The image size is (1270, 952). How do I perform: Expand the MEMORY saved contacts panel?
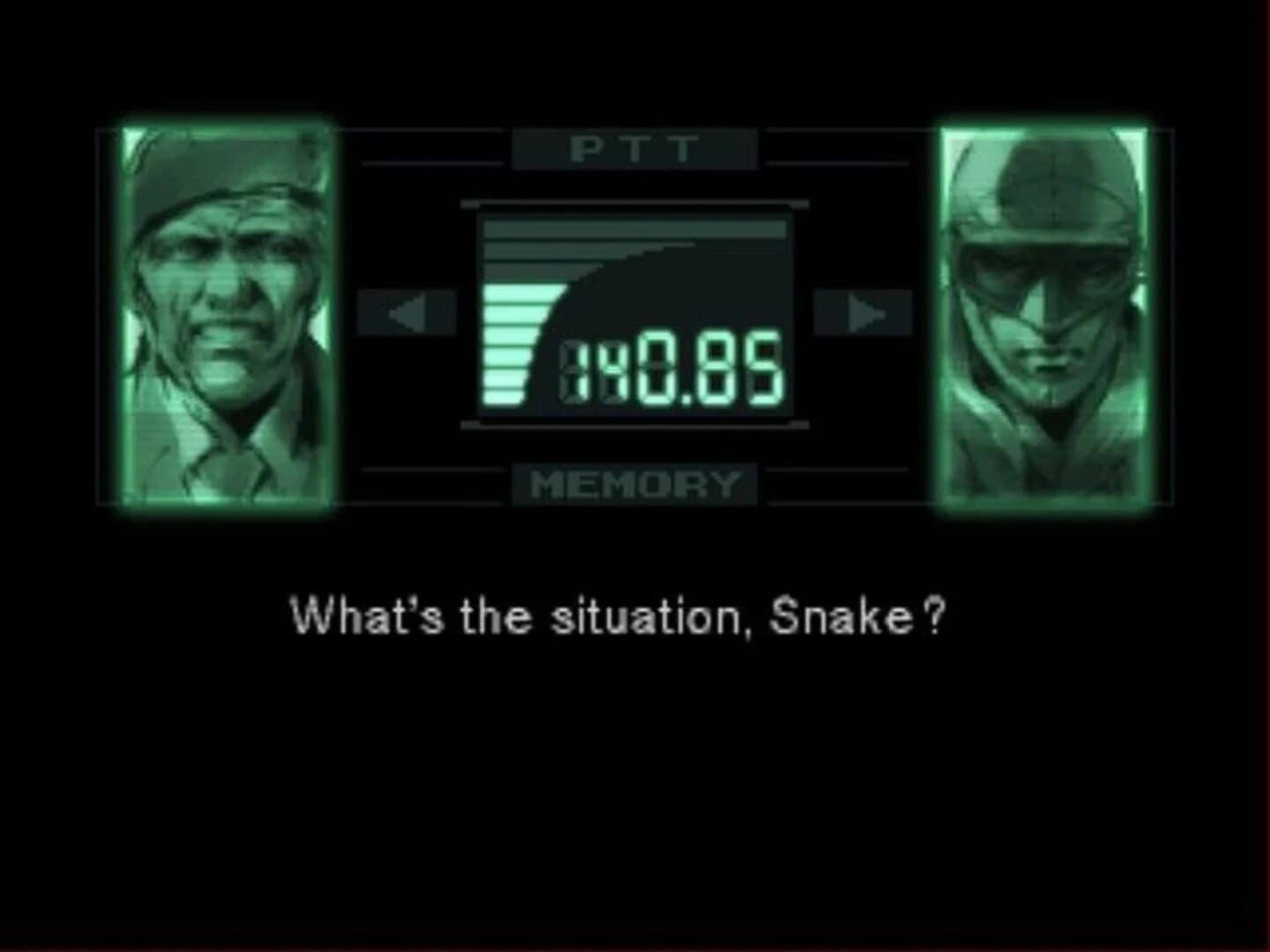pos(633,483)
